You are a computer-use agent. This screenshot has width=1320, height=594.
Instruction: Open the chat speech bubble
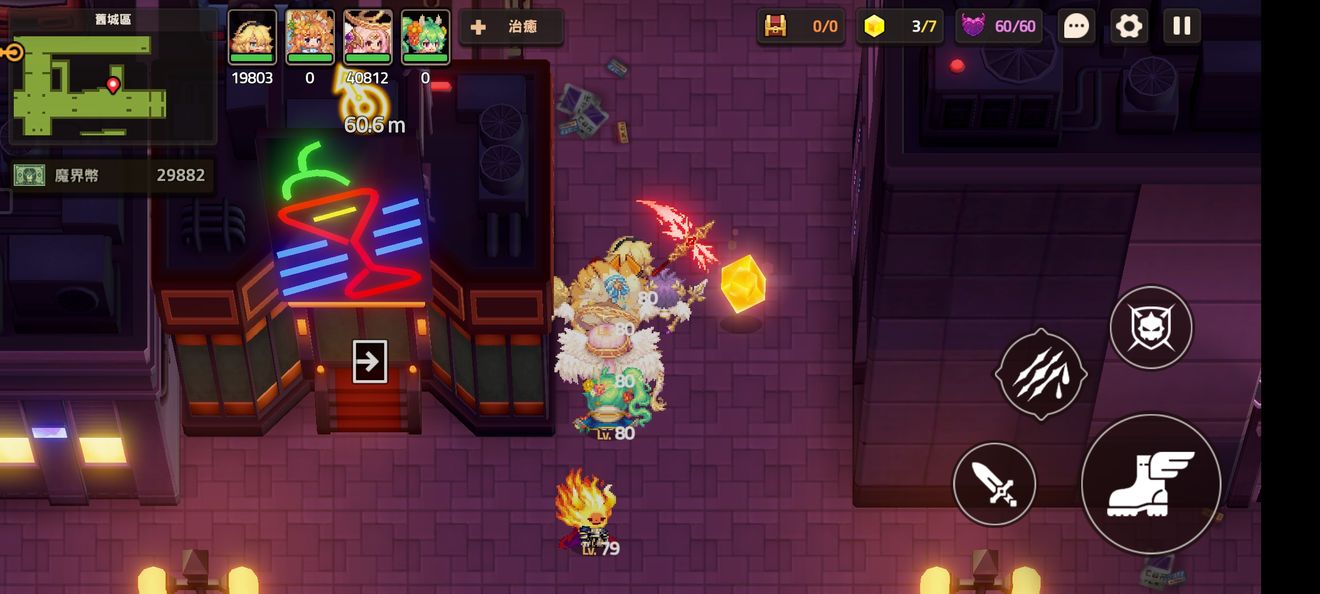point(1076,26)
